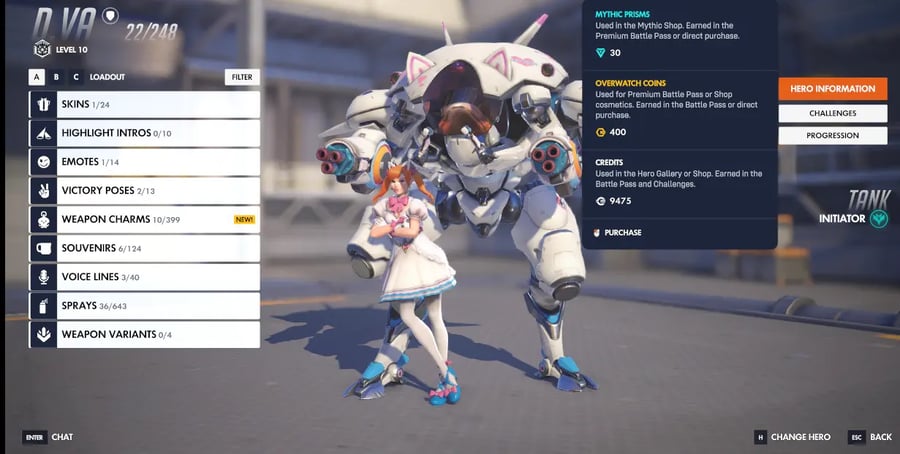
Task: Open Weapon Charms category
Action: (x=145, y=219)
